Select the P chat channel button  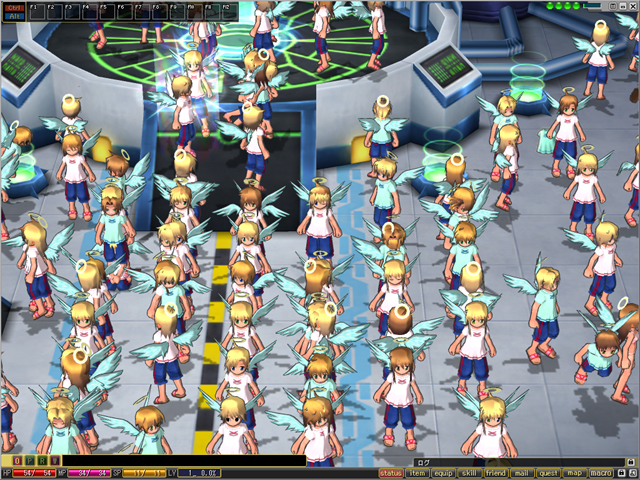tap(31, 461)
